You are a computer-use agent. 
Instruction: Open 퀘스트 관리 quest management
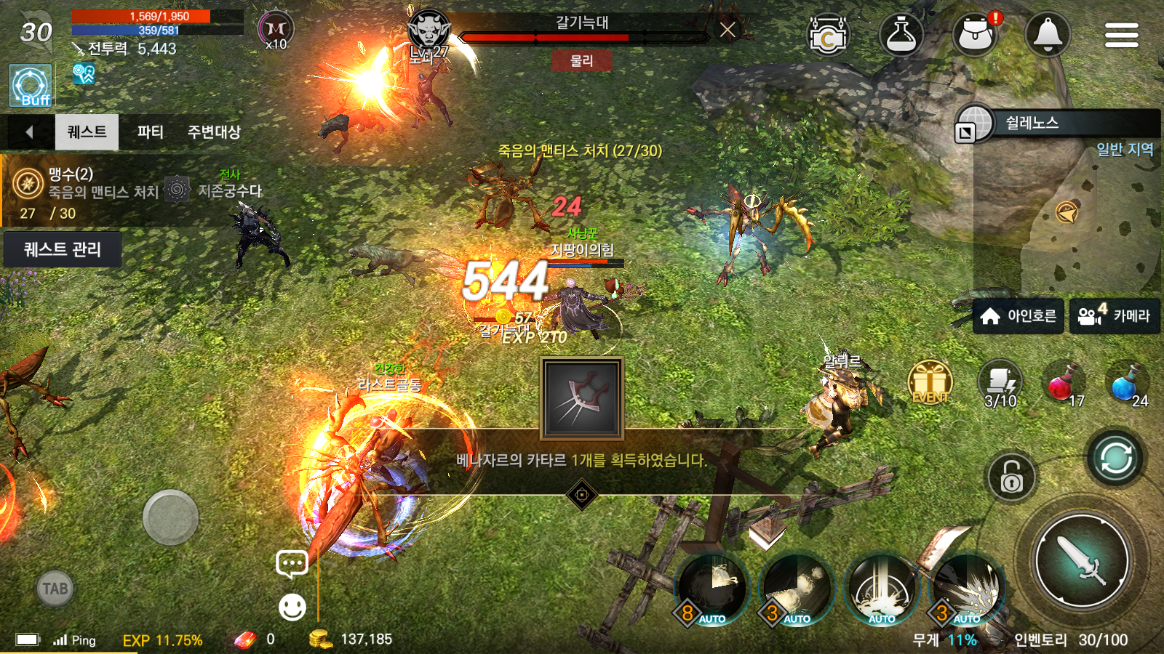[x=62, y=249]
